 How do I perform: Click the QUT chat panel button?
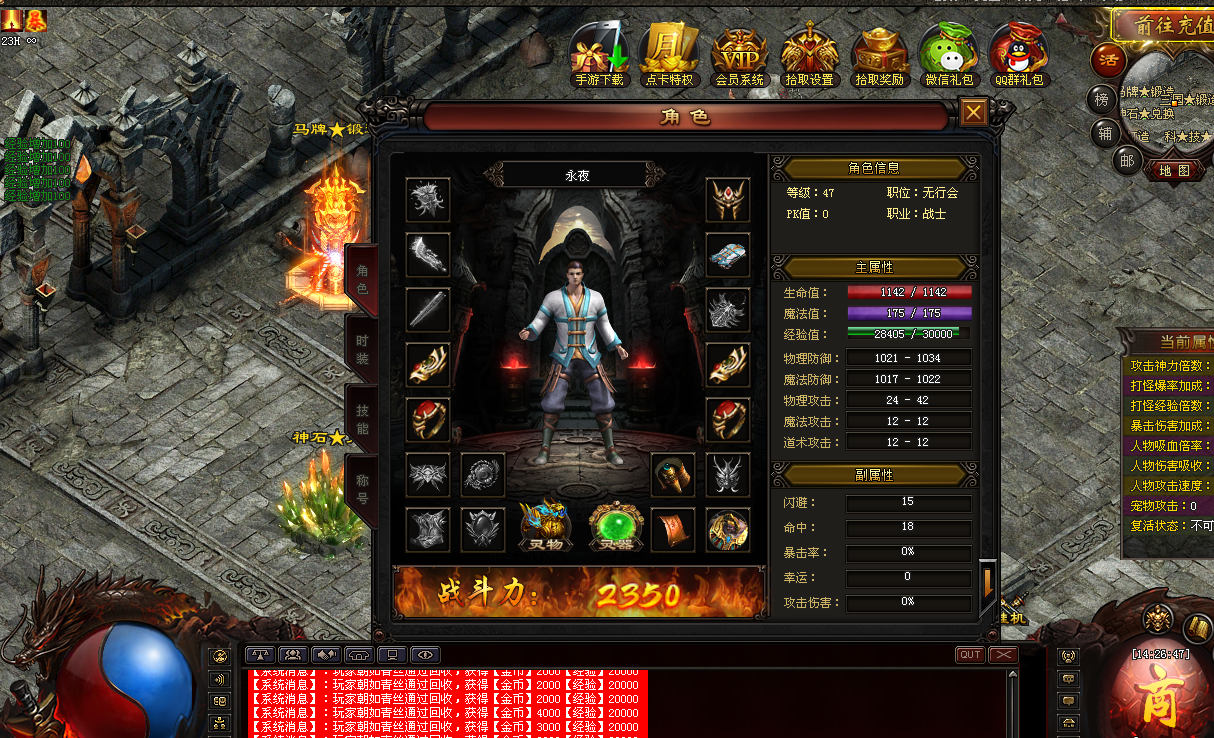pos(970,654)
